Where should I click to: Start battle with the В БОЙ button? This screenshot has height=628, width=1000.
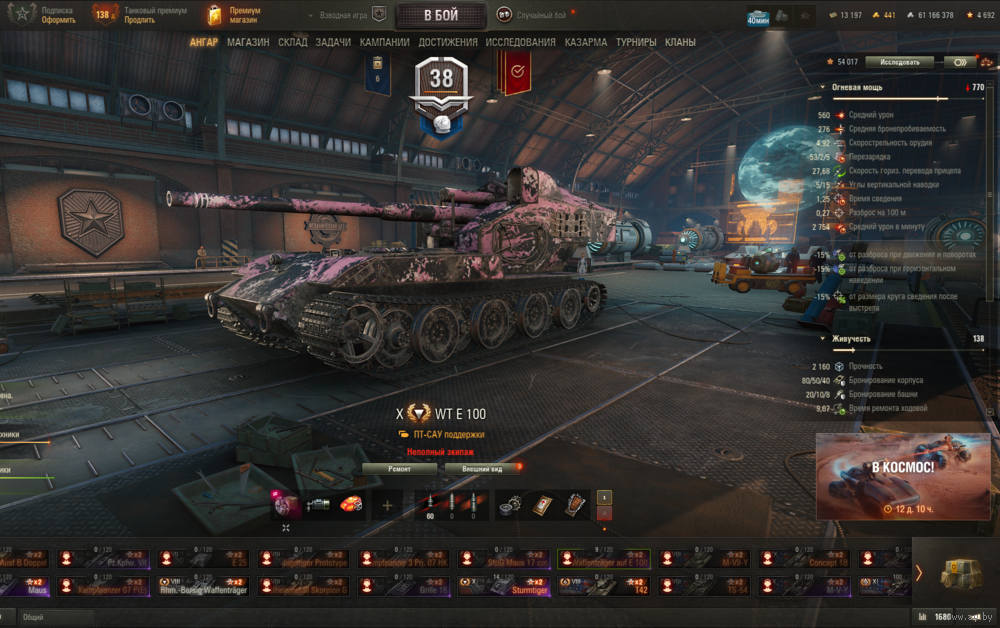[x=441, y=15]
